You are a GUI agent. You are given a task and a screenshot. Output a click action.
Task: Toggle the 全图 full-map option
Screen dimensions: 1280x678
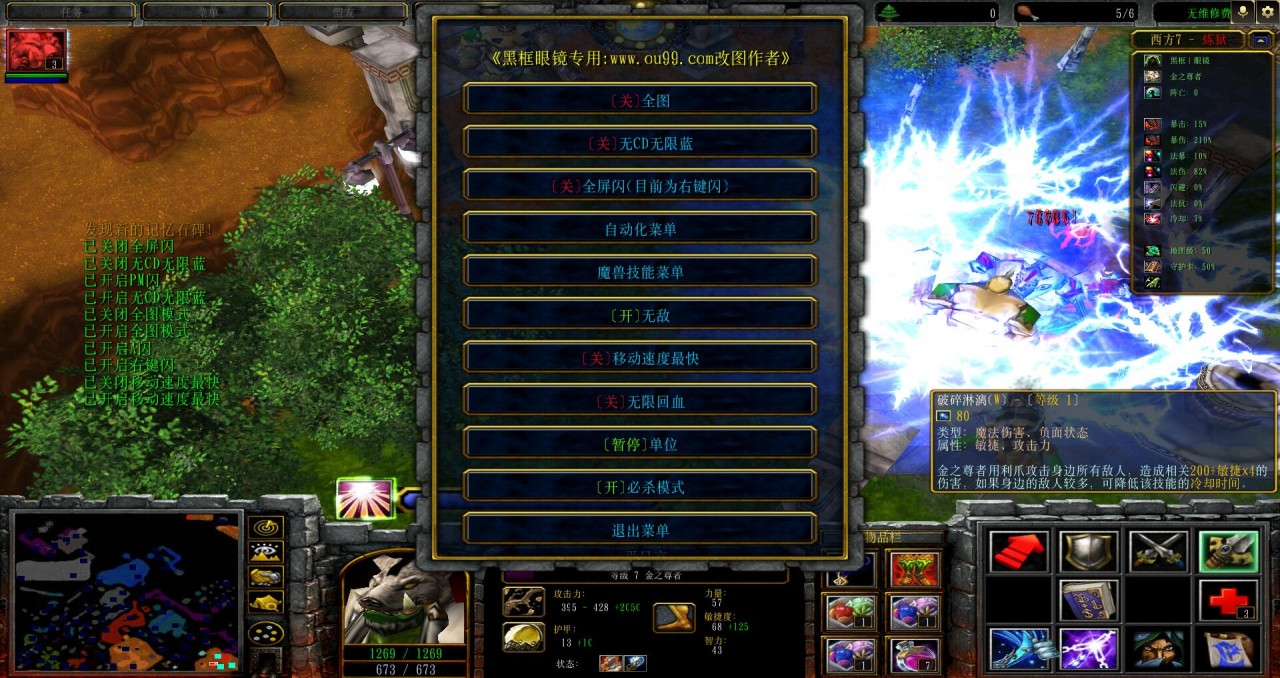tap(640, 100)
